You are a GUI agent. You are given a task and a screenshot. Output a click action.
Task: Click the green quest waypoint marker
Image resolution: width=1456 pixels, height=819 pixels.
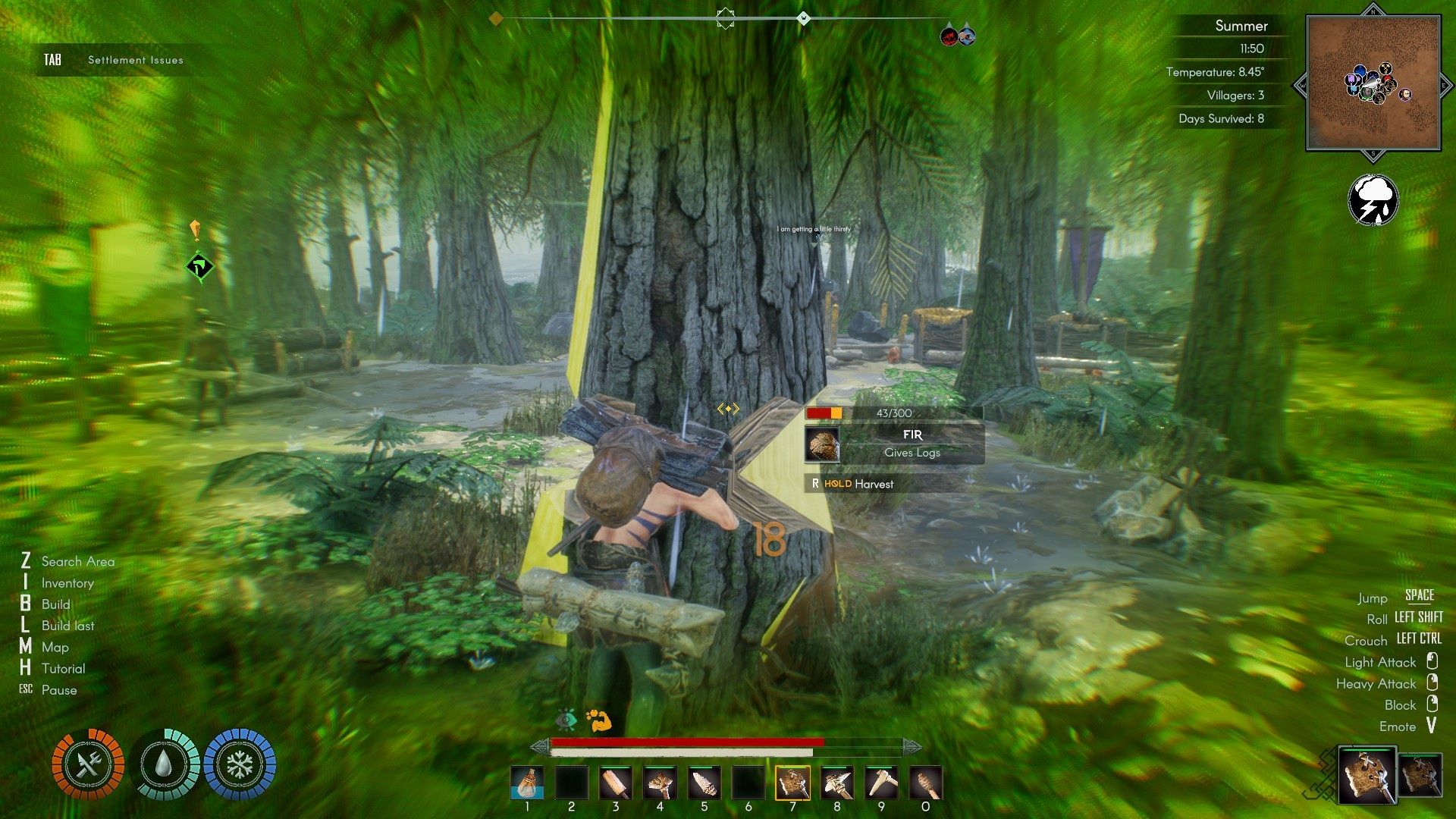click(x=200, y=267)
